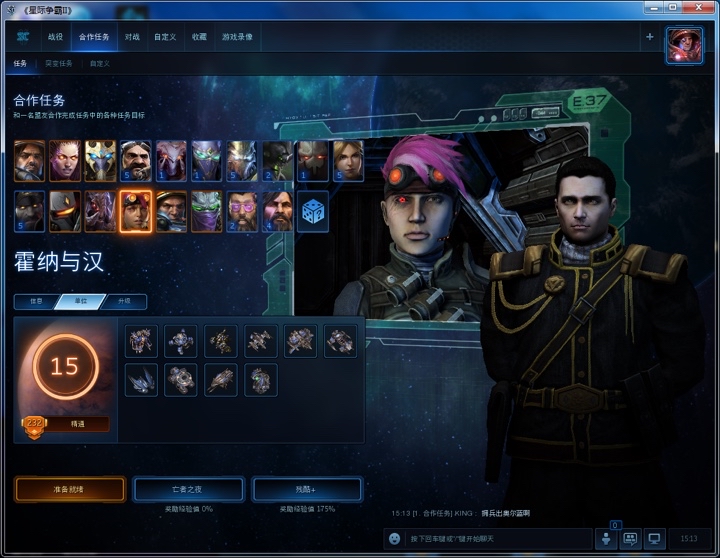Open the 对战 (Versus) tab
Image resolution: width=720 pixels, height=558 pixels.
pos(132,37)
